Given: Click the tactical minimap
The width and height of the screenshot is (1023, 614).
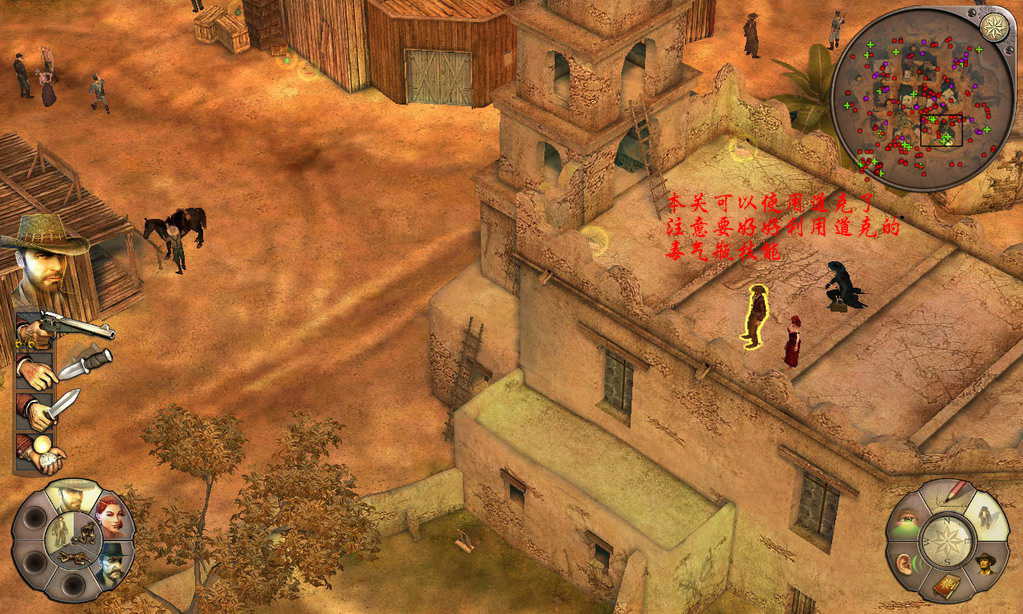Looking at the screenshot, I should click(921, 100).
